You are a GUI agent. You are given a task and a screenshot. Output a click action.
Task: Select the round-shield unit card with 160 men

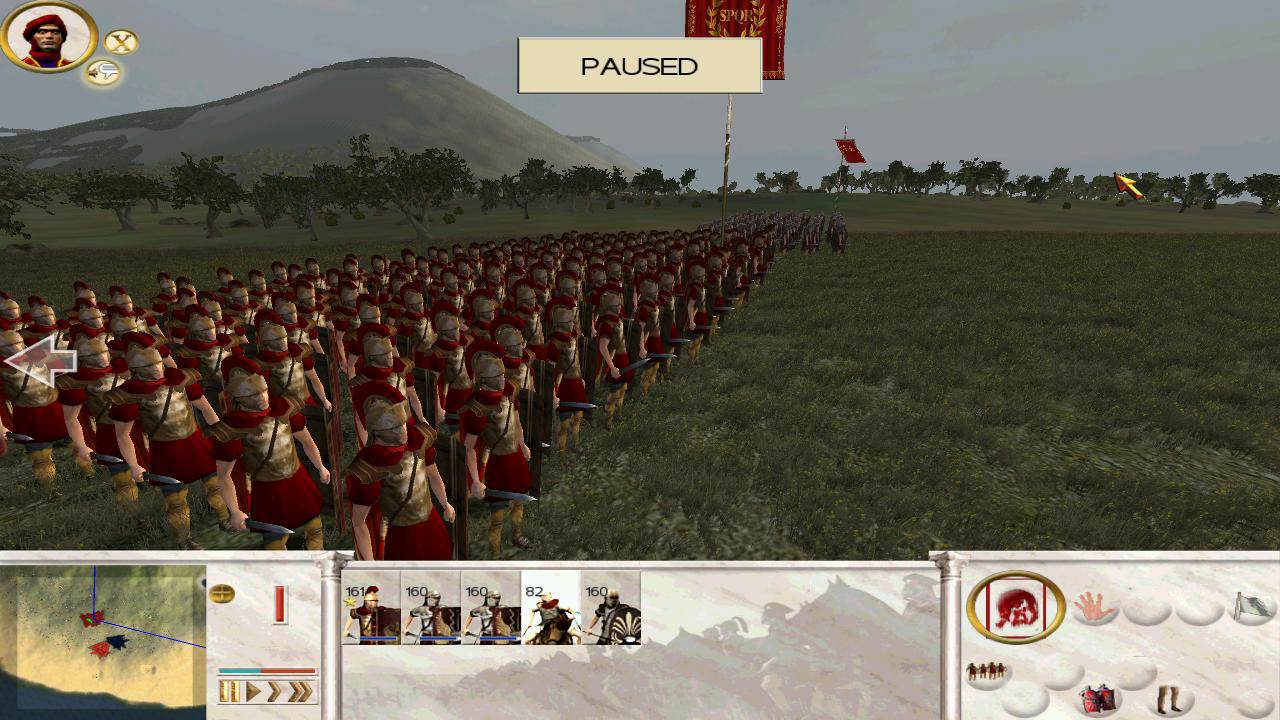610,608
